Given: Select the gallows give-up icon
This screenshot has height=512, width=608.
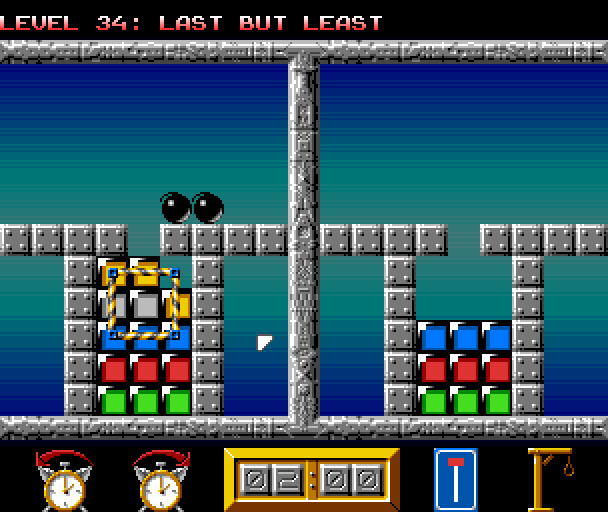Looking at the screenshot, I should [550, 479].
